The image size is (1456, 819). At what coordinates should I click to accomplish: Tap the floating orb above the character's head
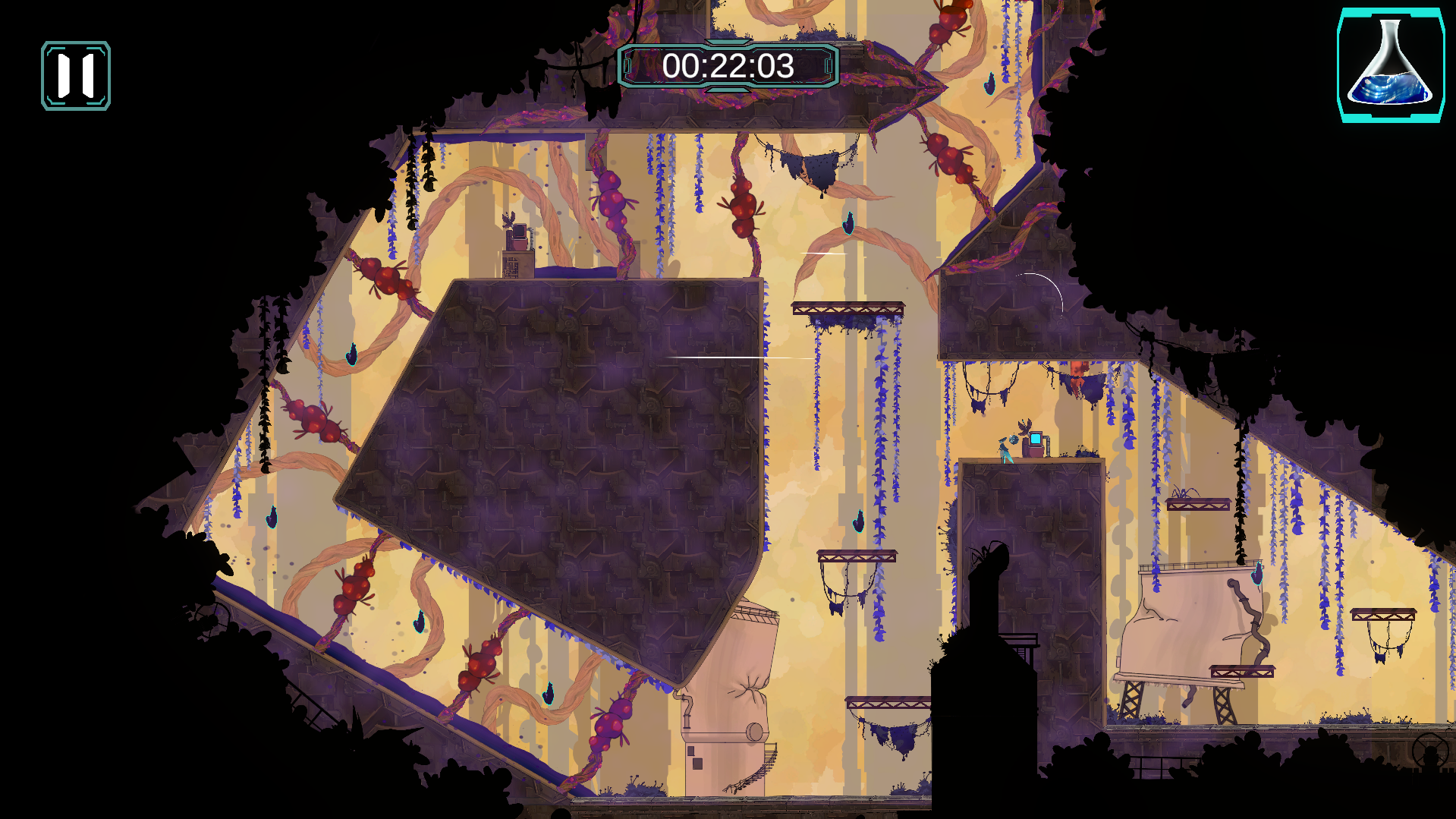click(1014, 441)
